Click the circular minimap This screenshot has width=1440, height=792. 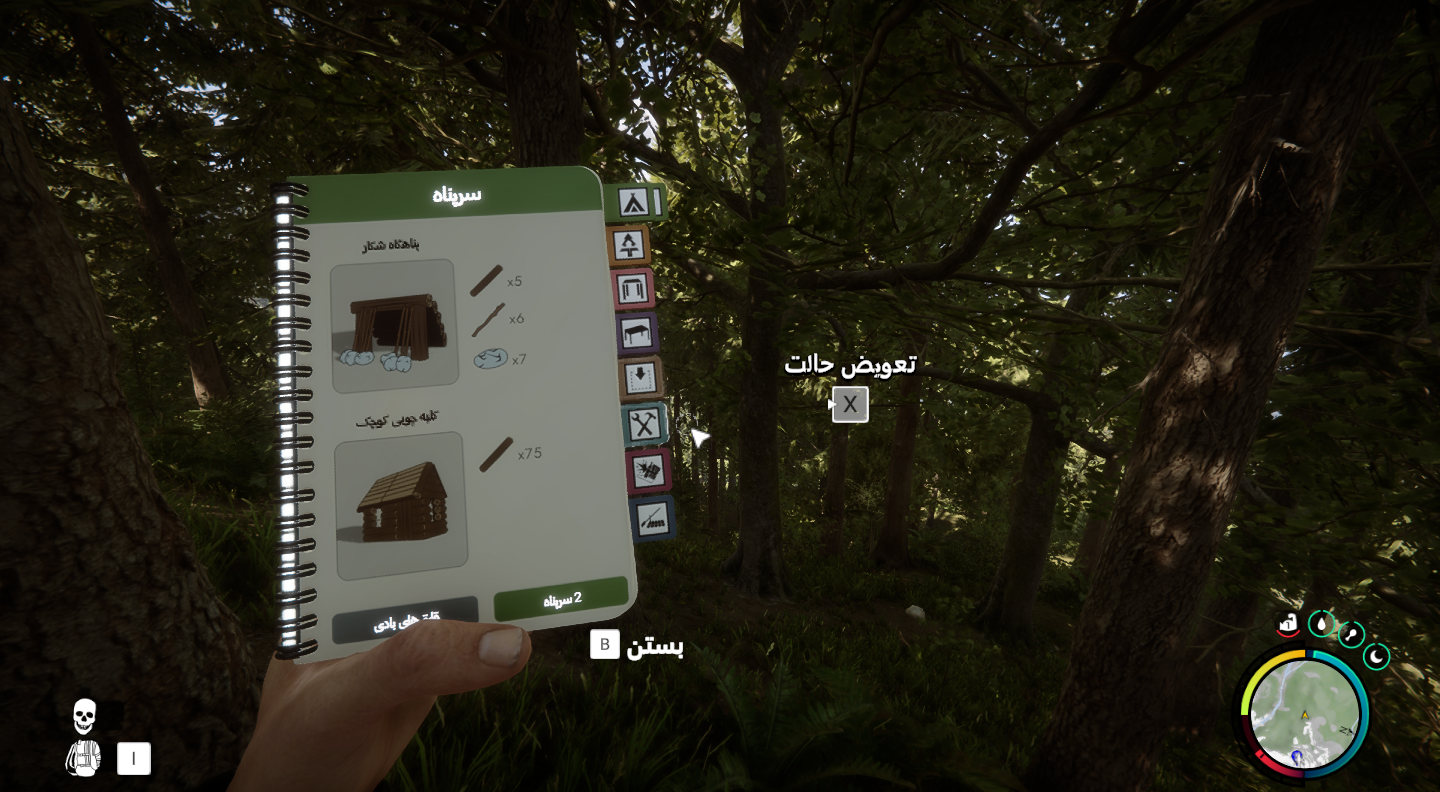[x=1305, y=714]
